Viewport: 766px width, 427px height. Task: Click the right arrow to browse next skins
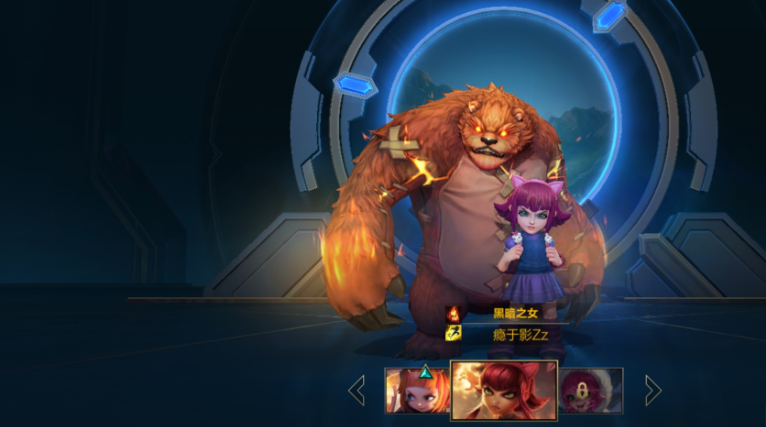click(x=653, y=390)
